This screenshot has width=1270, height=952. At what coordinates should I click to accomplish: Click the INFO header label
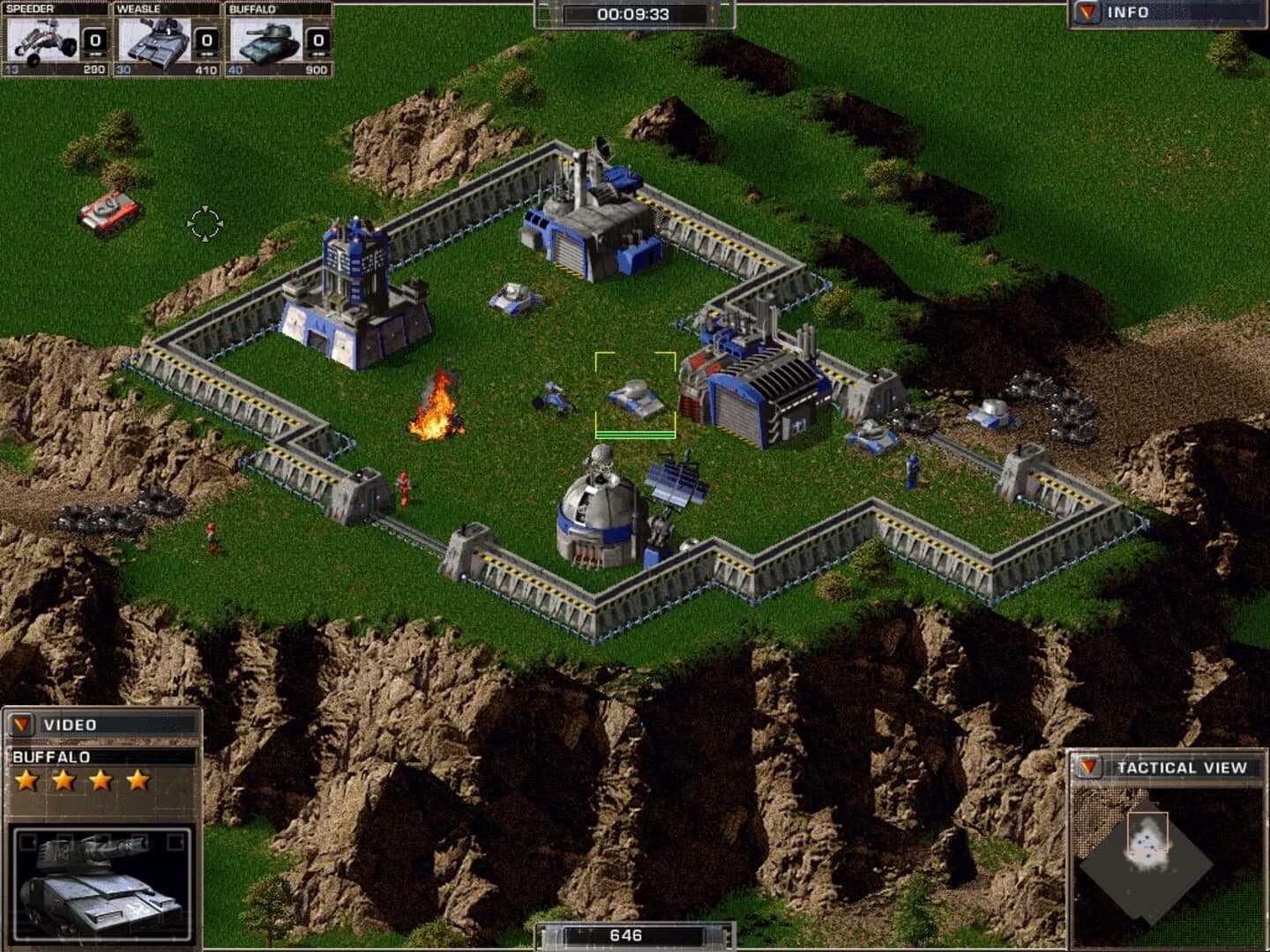tap(1129, 13)
